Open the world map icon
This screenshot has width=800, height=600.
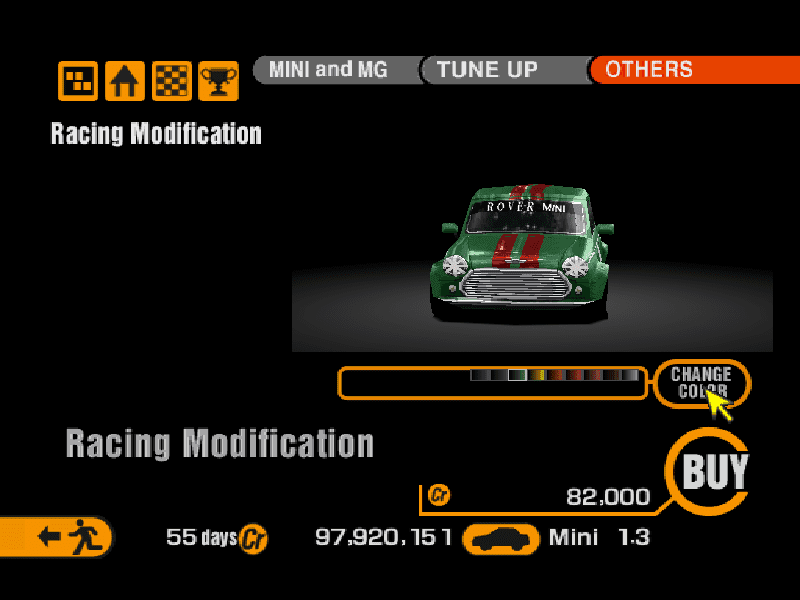click(x=78, y=81)
